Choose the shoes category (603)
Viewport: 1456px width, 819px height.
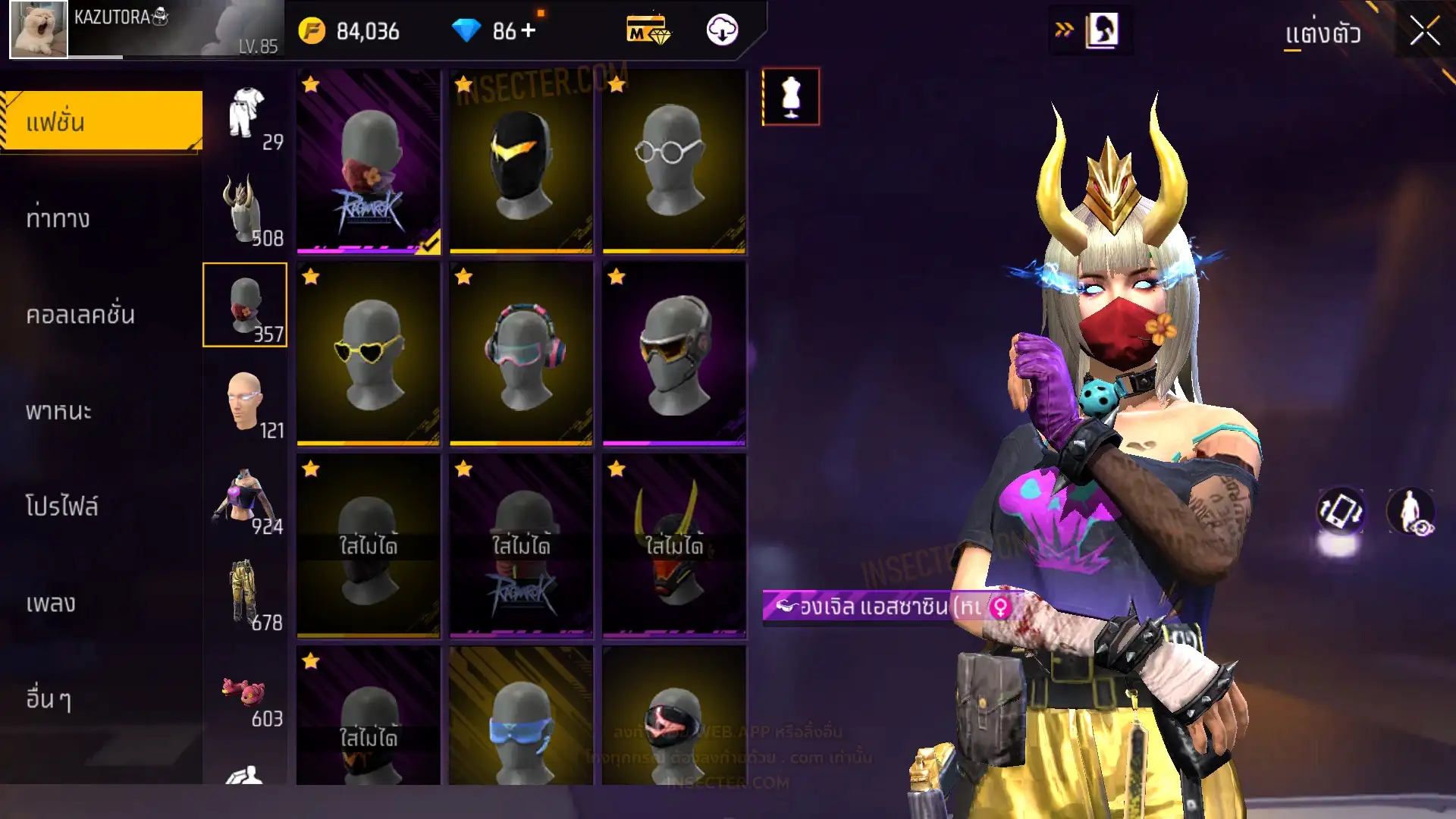click(246, 694)
